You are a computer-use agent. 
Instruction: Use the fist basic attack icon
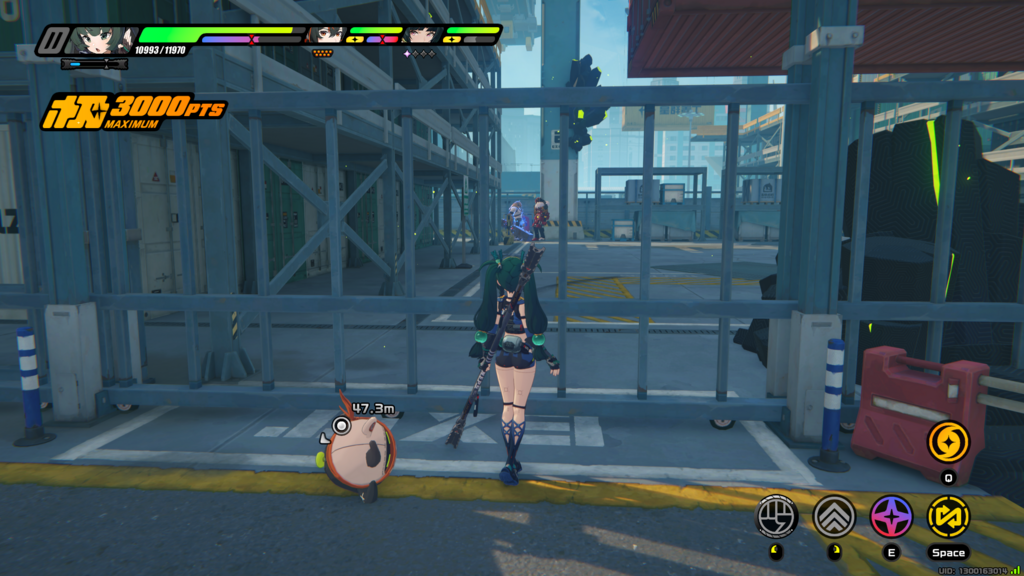(x=776, y=516)
